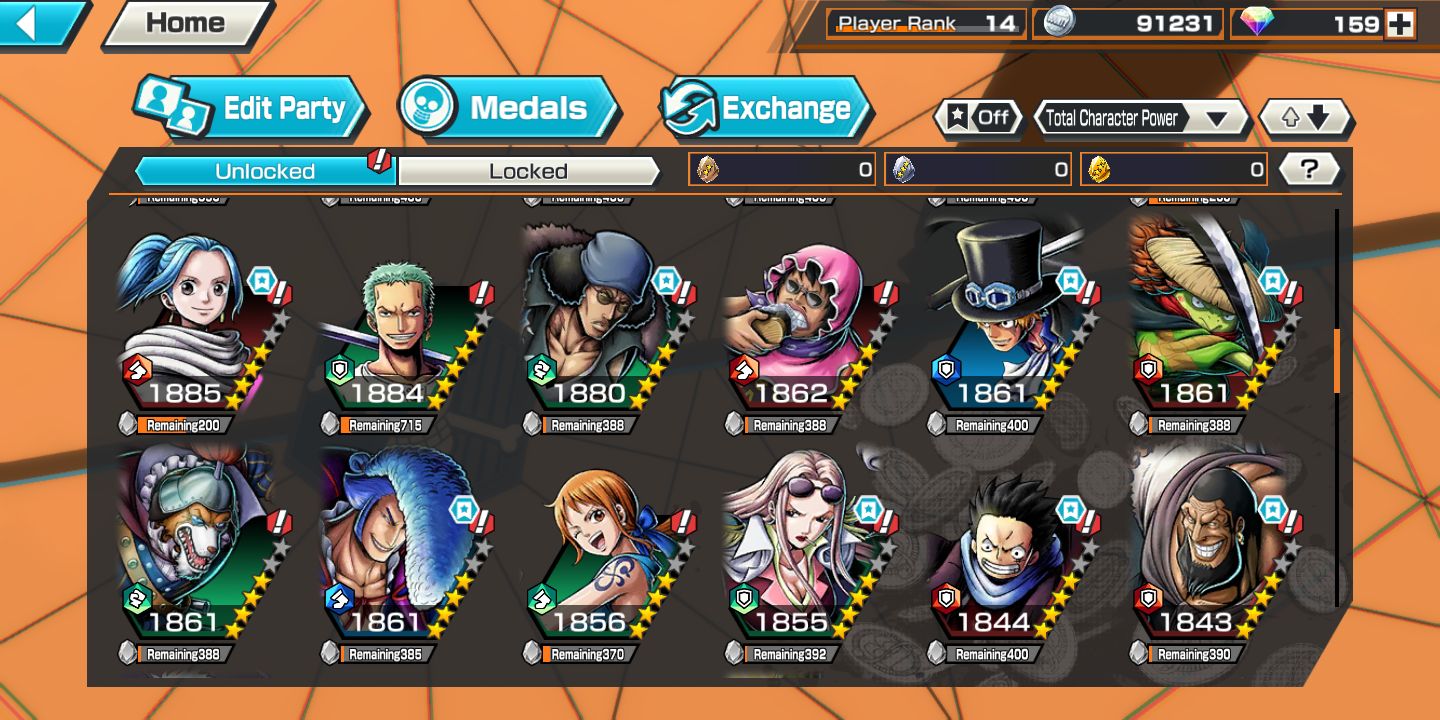Add rainbow diamonds with the plus button
This screenshot has width=1440, height=720.
coord(1400,24)
